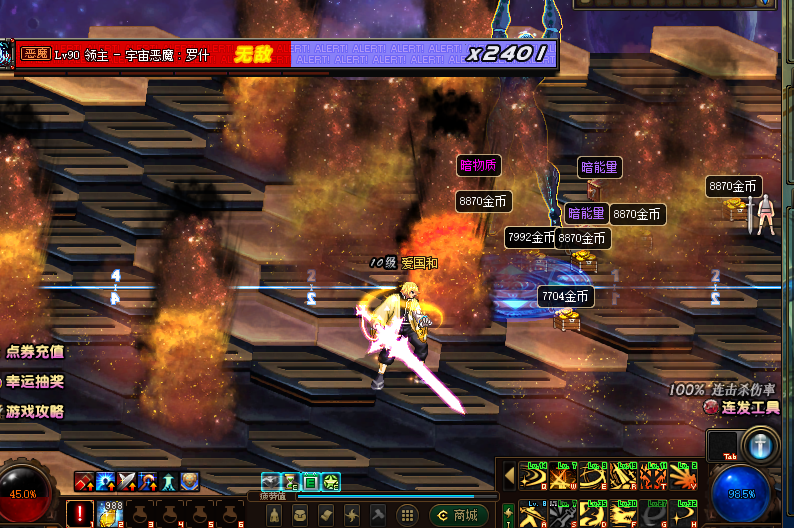This screenshot has height=528, width=794.
Task: Open the 游戏攻略 game guide
Action: coord(35,411)
